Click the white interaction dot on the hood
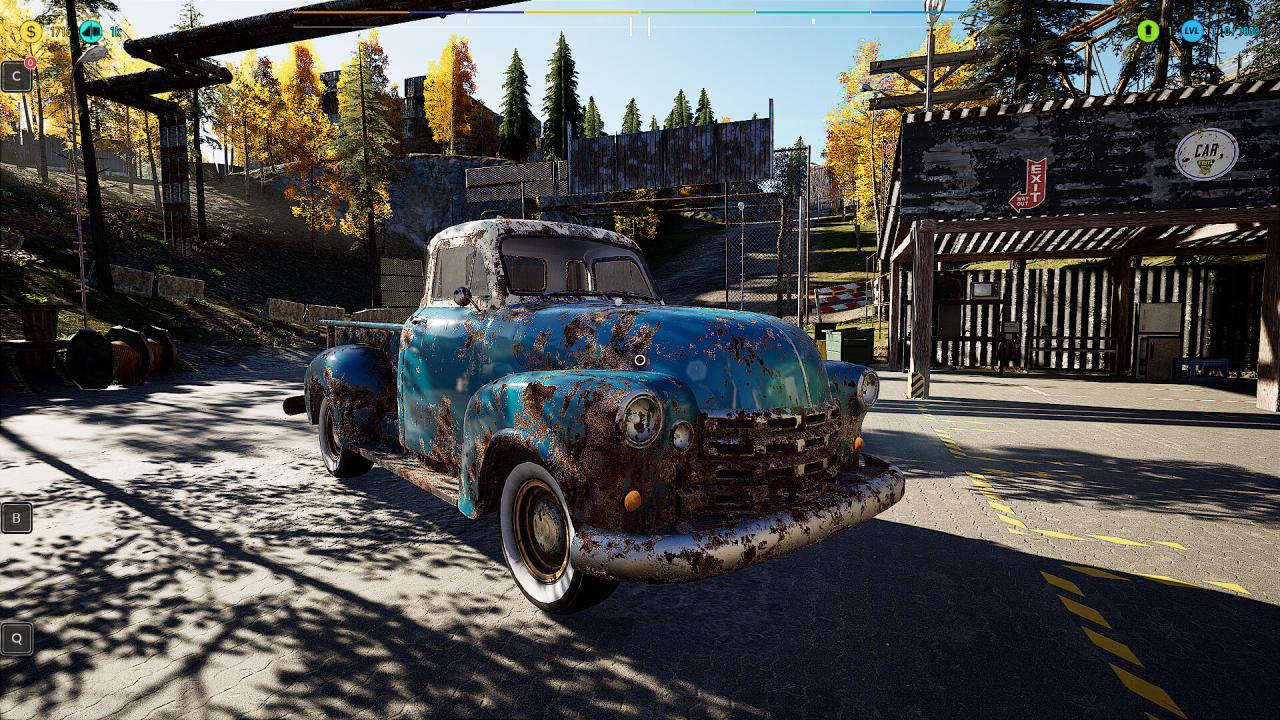1280x720 pixels. click(639, 358)
